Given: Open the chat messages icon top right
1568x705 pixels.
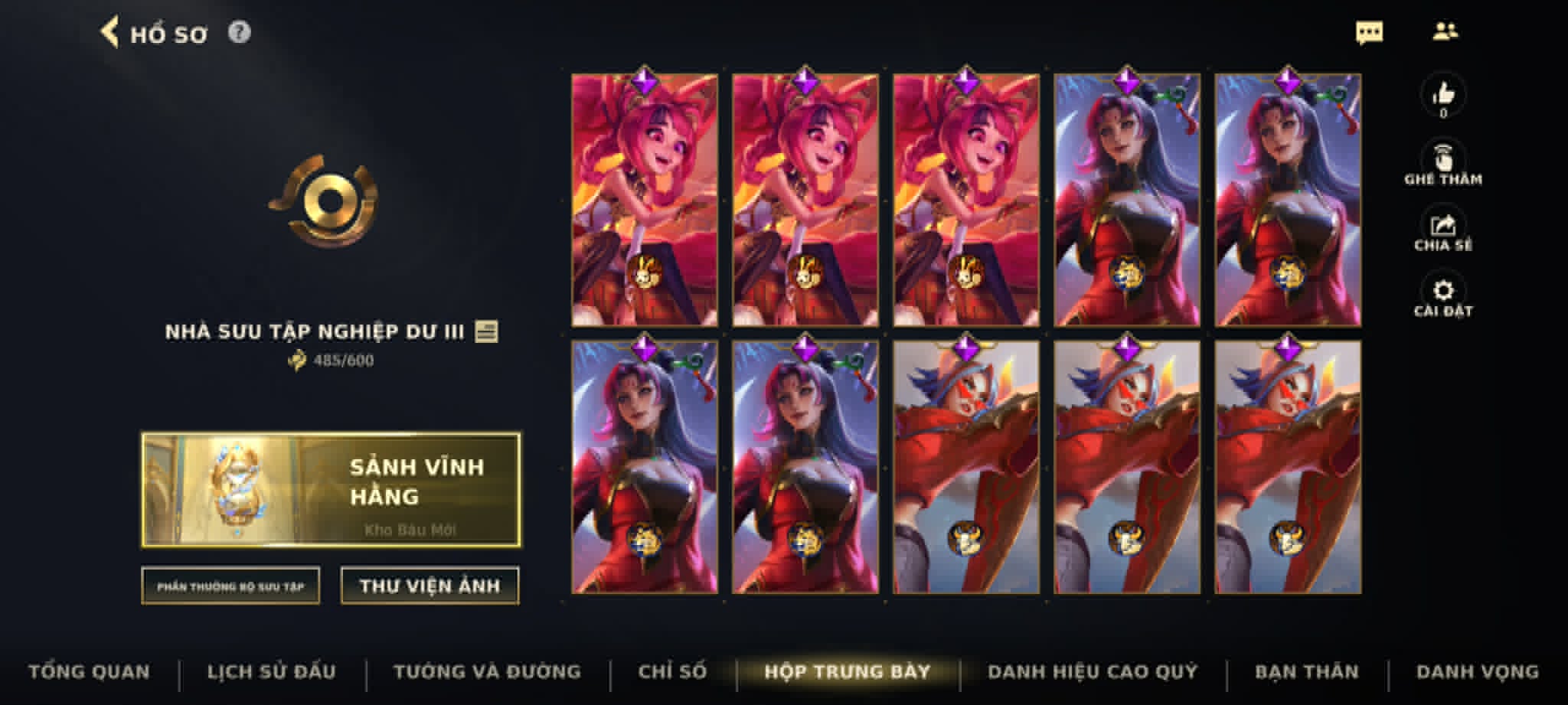Looking at the screenshot, I should 1370,32.
